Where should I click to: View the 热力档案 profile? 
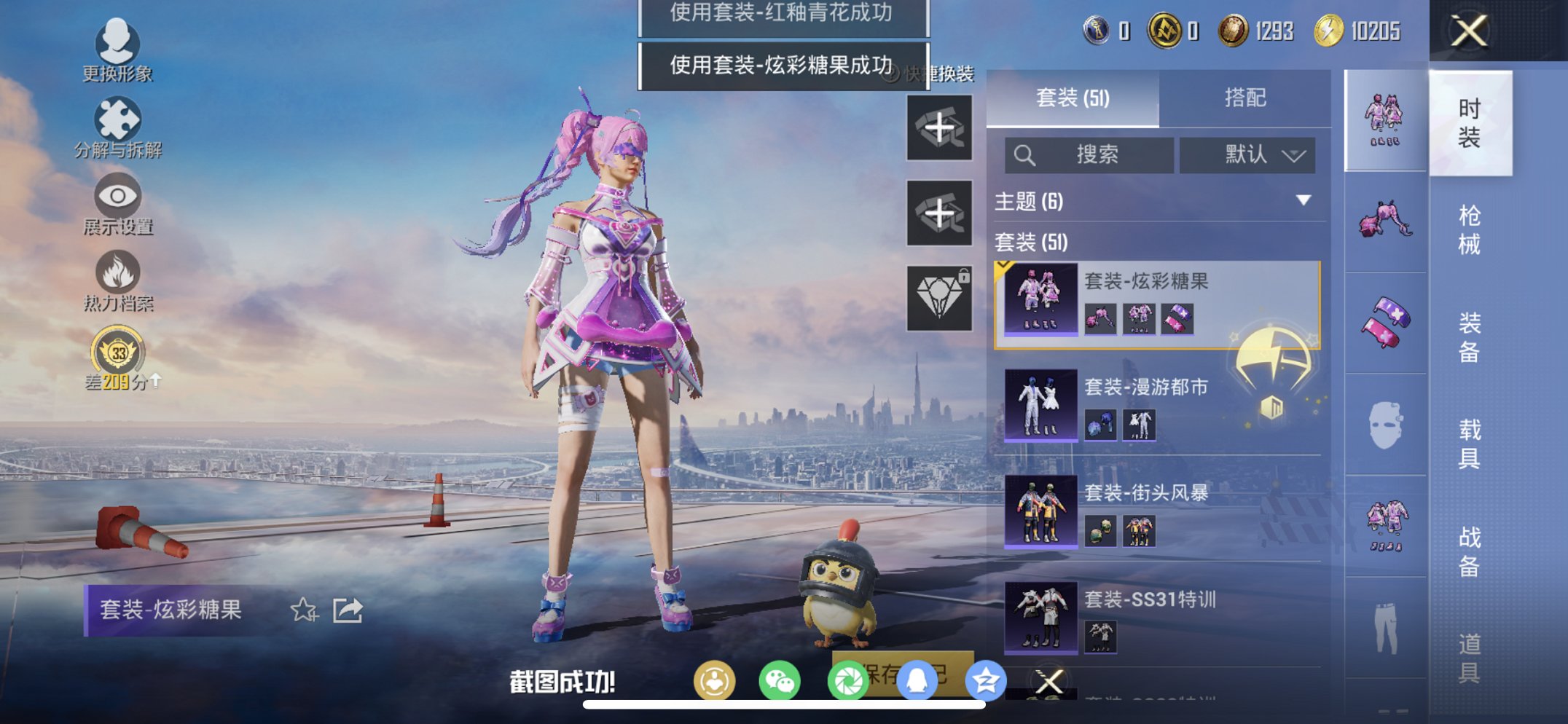(x=117, y=278)
